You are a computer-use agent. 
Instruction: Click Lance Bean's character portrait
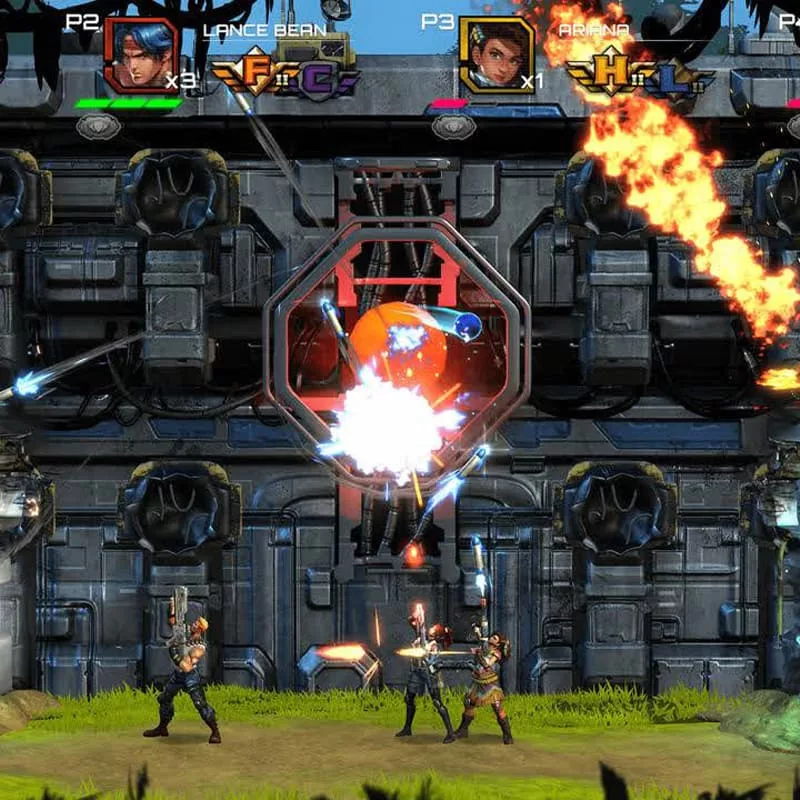(x=141, y=55)
